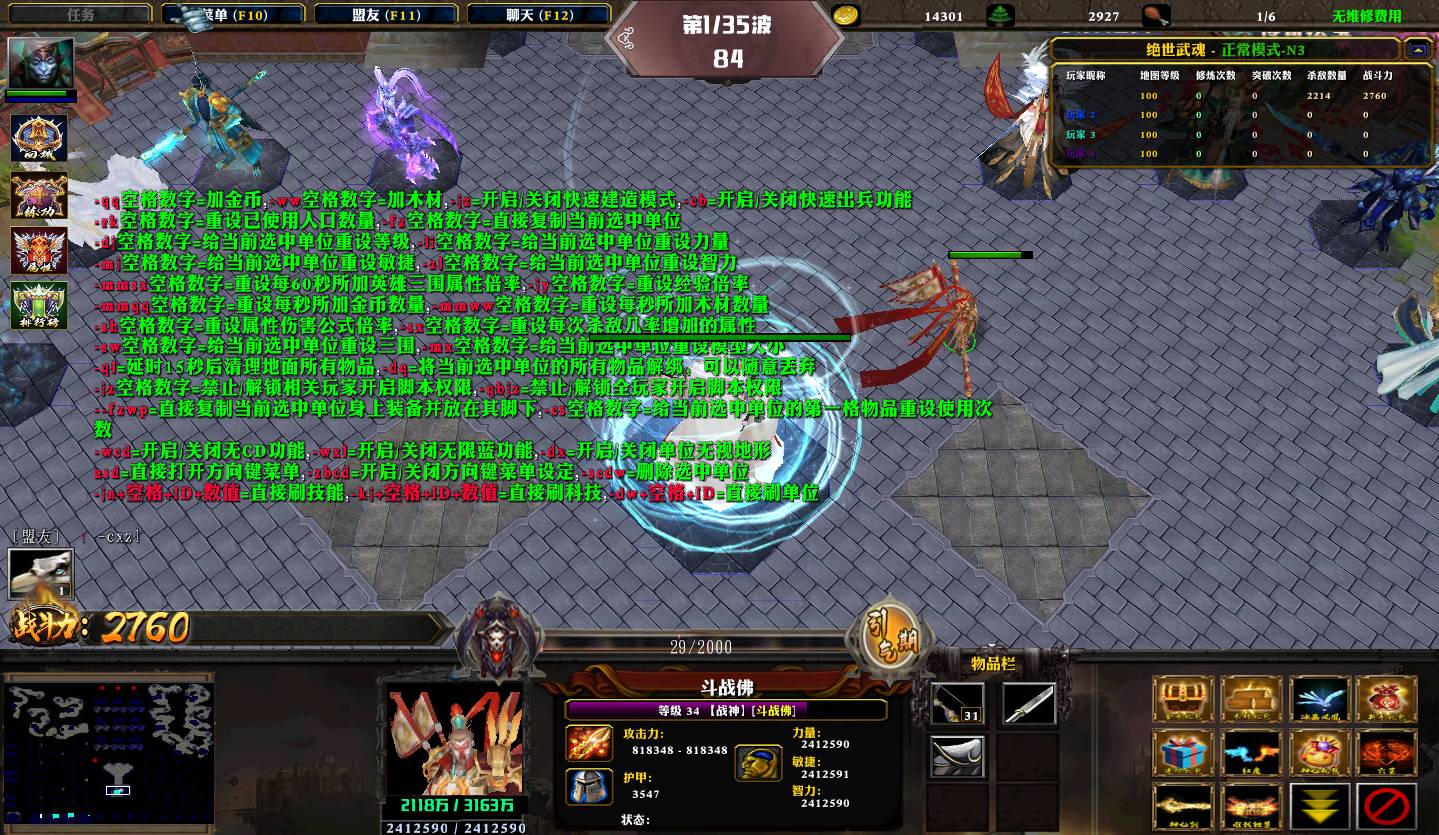This screenshot has height=835, width=1439.
Task: Open the 菜单 (F10) game menu
Action: [x=234, y=15]
